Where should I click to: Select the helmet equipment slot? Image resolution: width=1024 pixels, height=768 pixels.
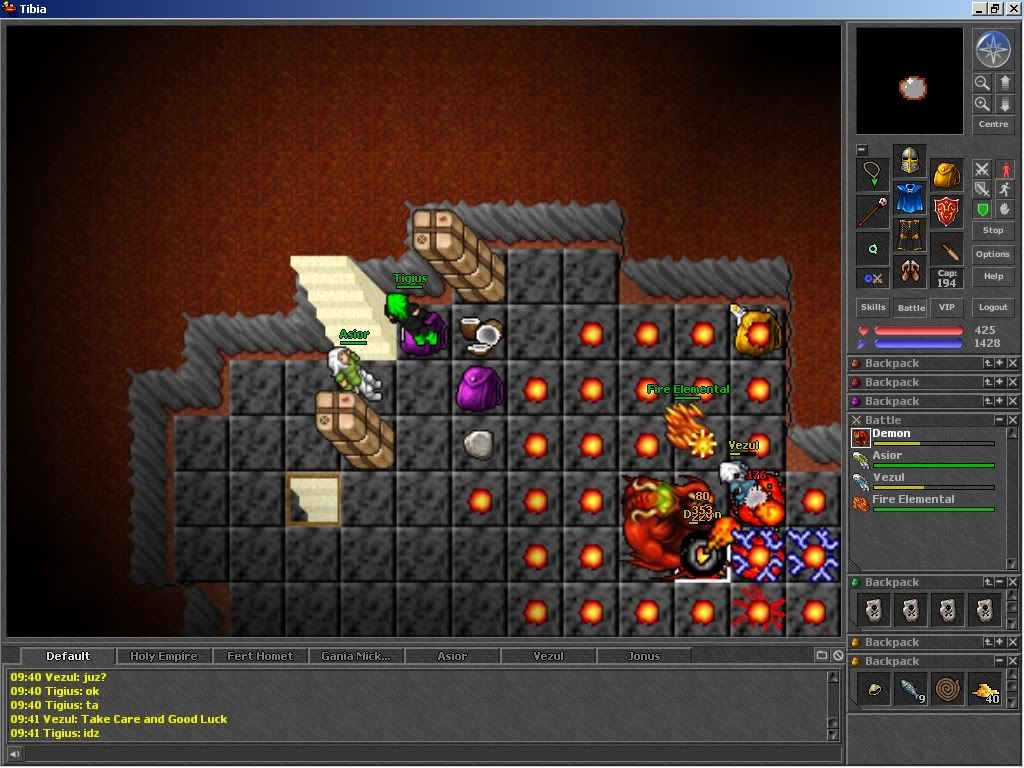tap(909, 160)
